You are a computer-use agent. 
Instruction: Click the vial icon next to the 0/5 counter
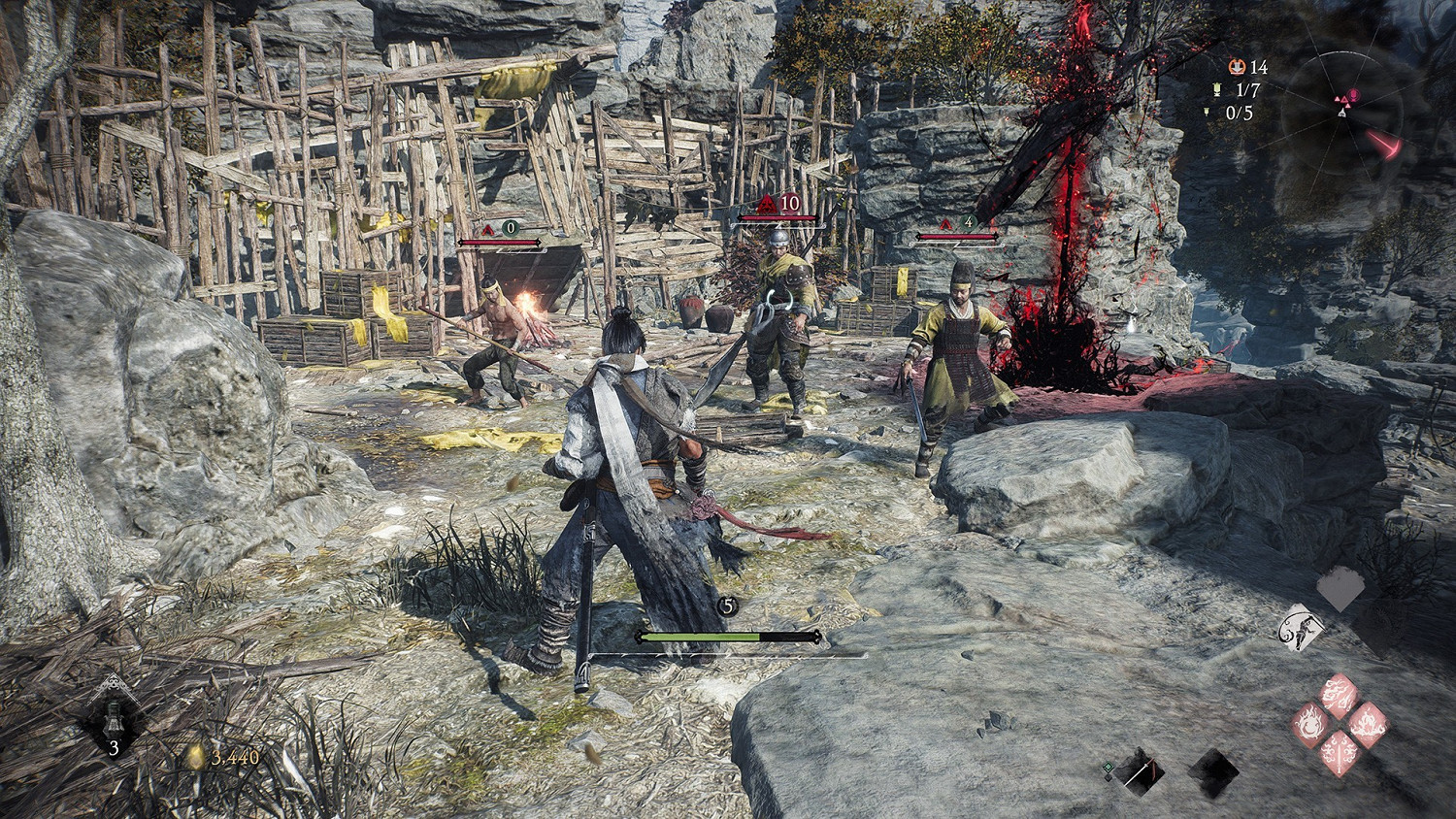[x=1207, y=112]
